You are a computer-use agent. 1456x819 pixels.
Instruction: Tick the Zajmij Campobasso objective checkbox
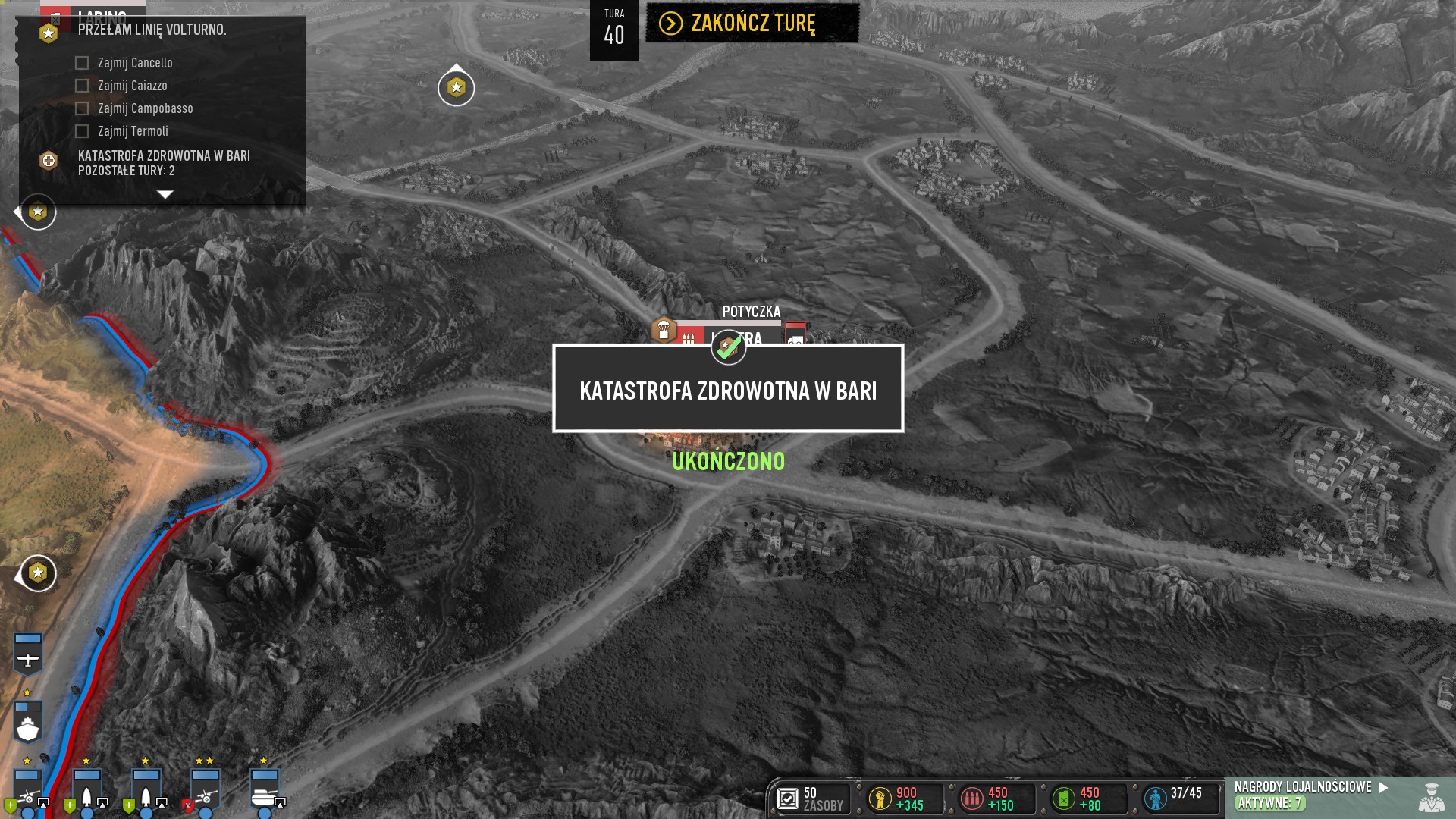[82, 108]
